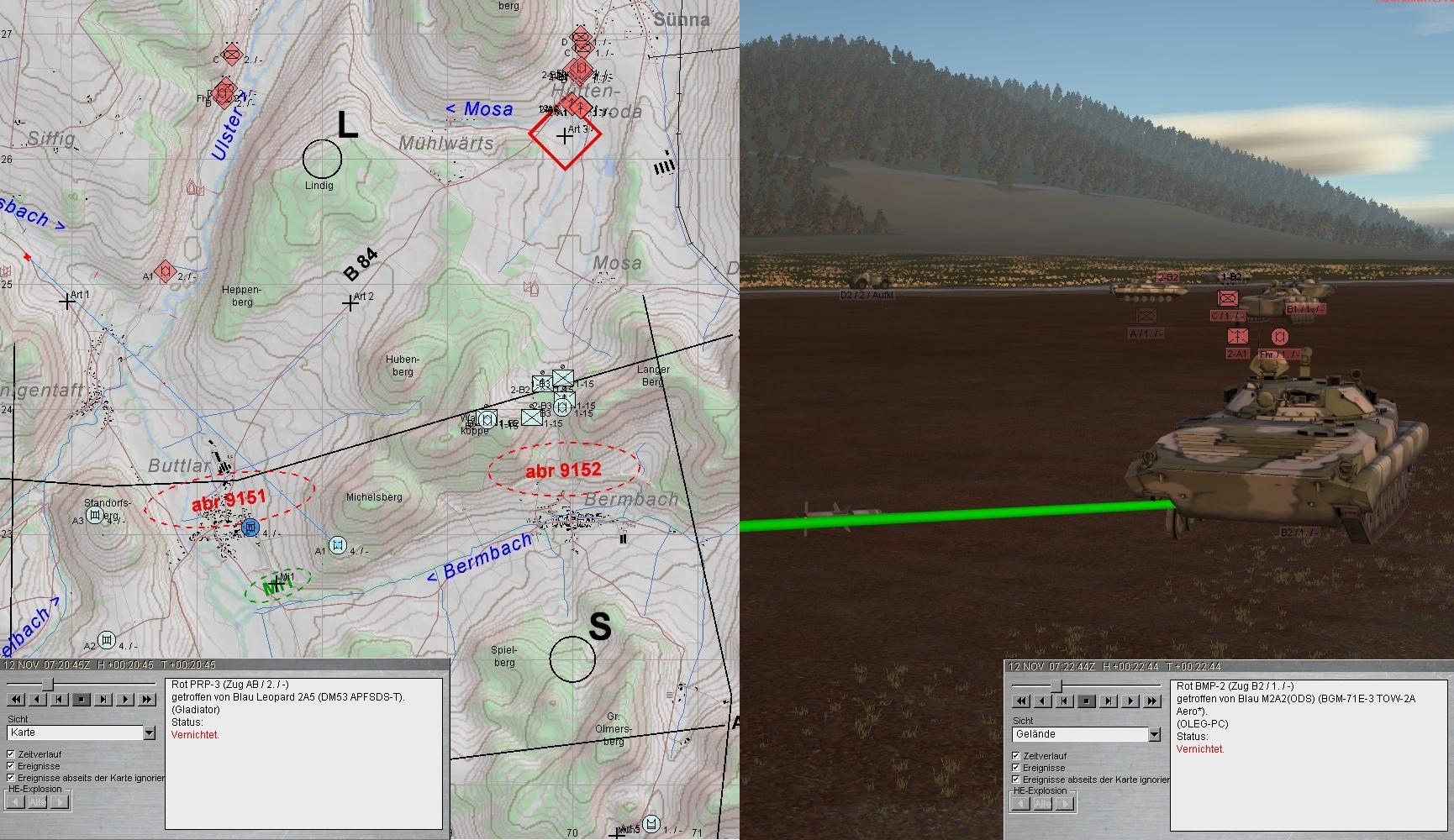The image size is (1454, 840).
Task: Open the Sicht dropdown showing Karte
Action: pos(149,733)
